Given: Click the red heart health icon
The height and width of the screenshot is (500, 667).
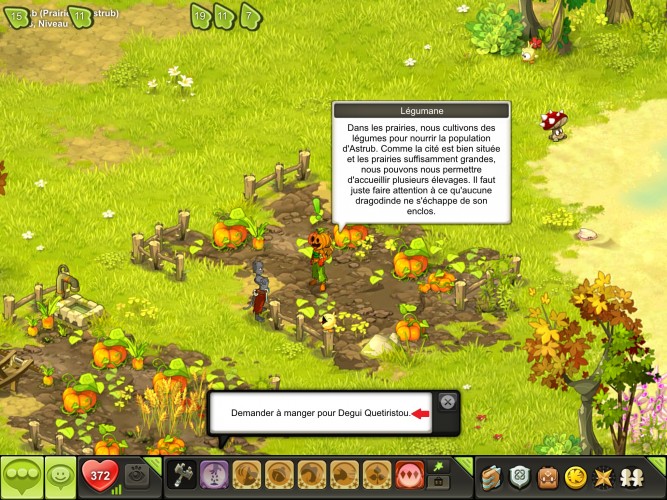Looking at the screenshot, I should (101, 475).
